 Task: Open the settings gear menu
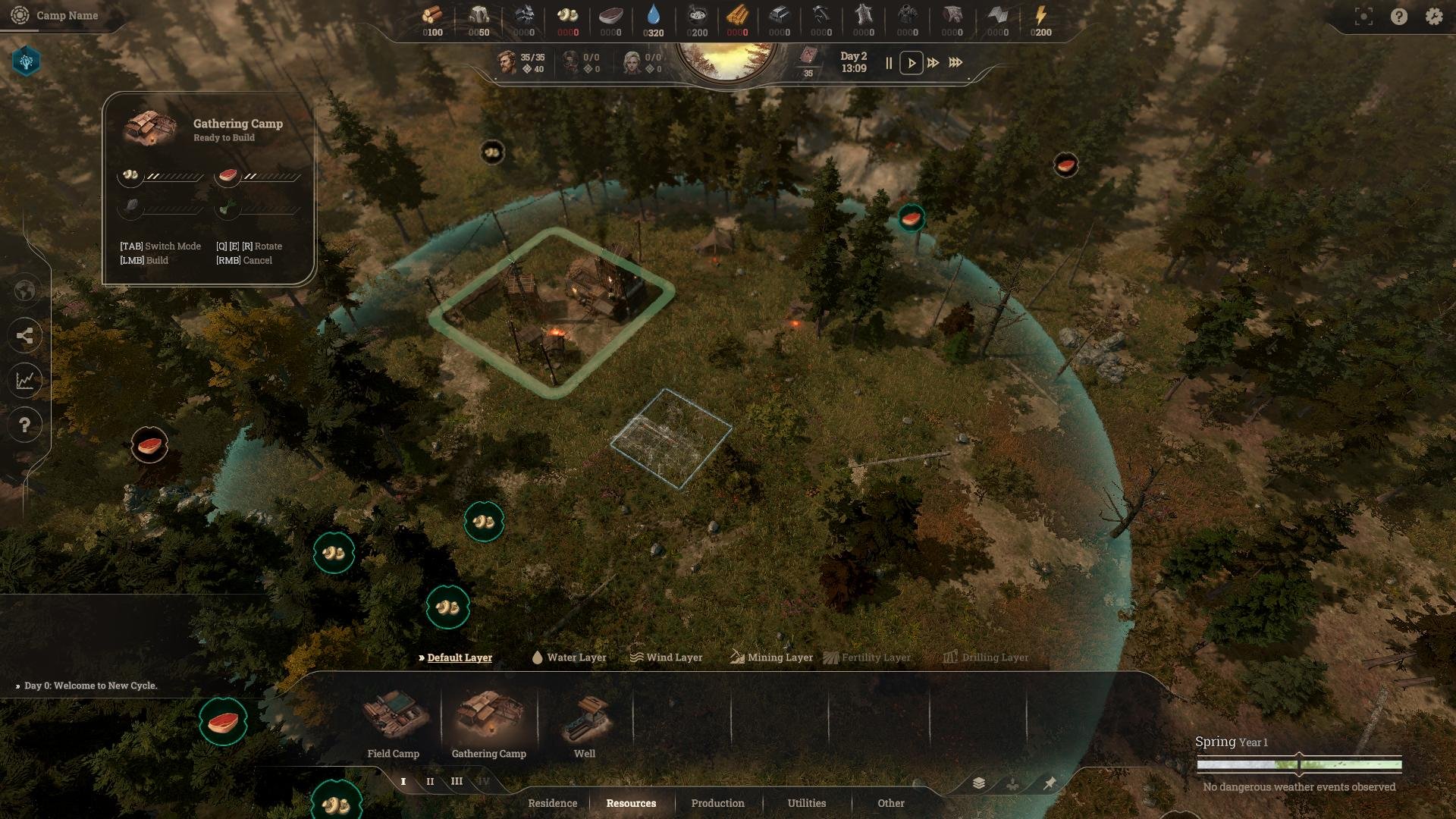coord(1433,16)
